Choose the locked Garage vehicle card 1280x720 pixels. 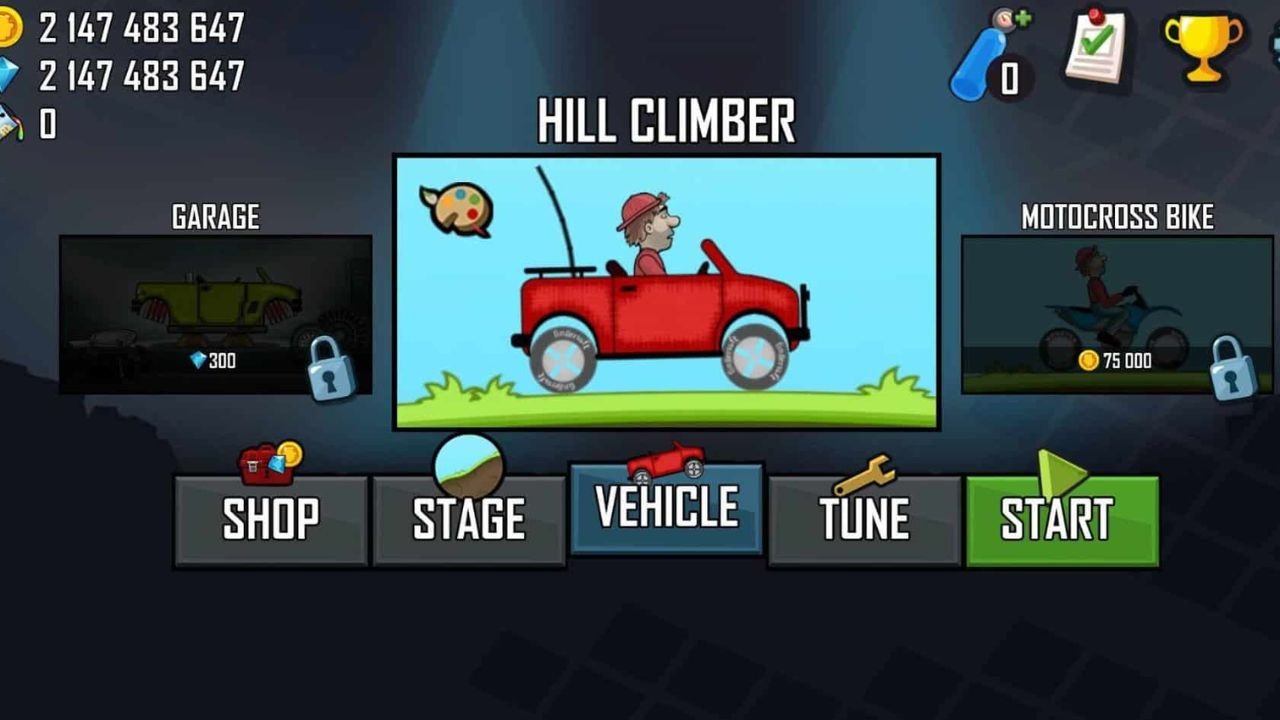coord(215,314)
